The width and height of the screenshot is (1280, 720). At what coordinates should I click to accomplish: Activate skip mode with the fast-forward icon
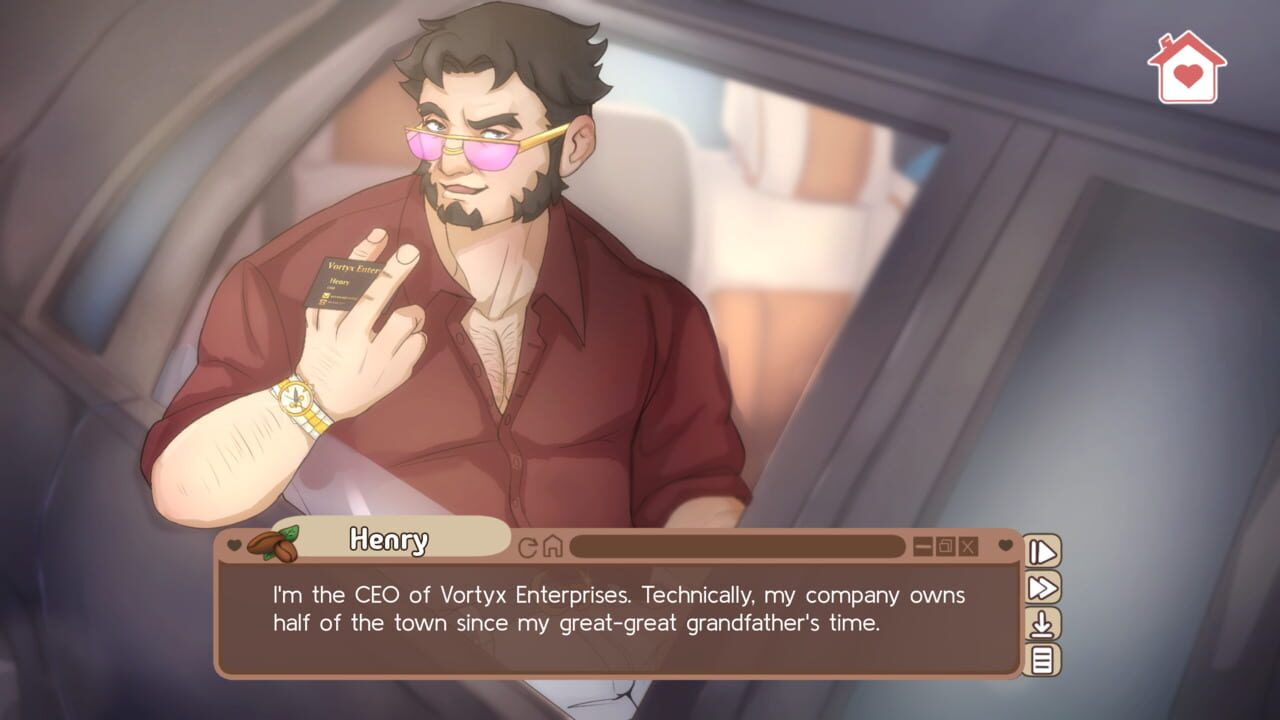[x=1041, y=586]
